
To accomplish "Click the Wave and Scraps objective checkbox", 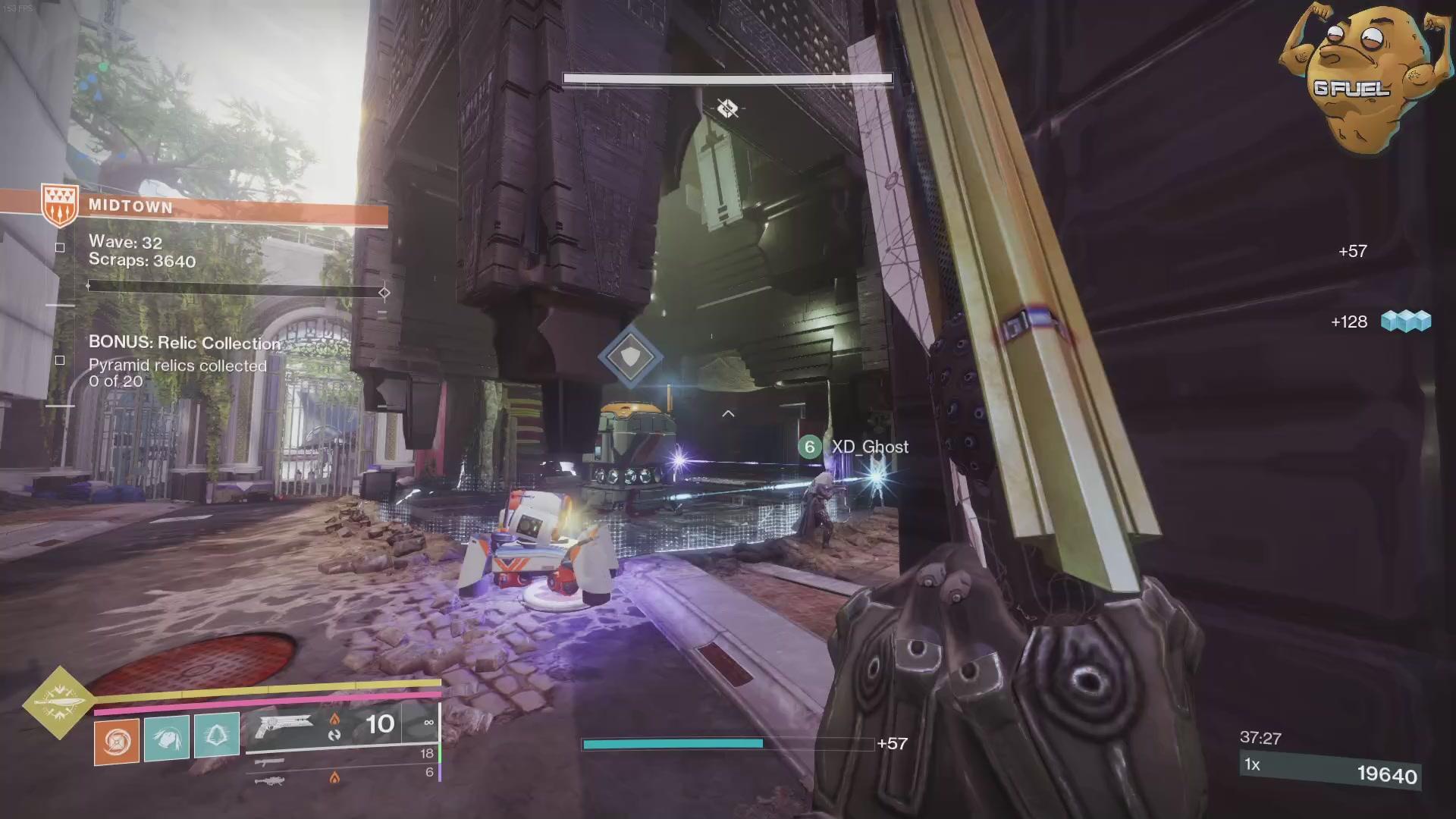I will [x=60, y=247].
